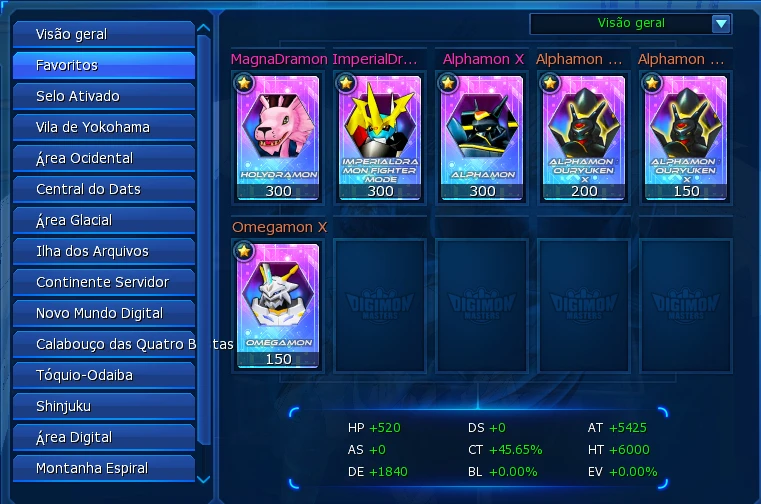Open the Vila de Yokohama list
The height and width of the screenshot is (504, 761).
(x=103, y=127)
